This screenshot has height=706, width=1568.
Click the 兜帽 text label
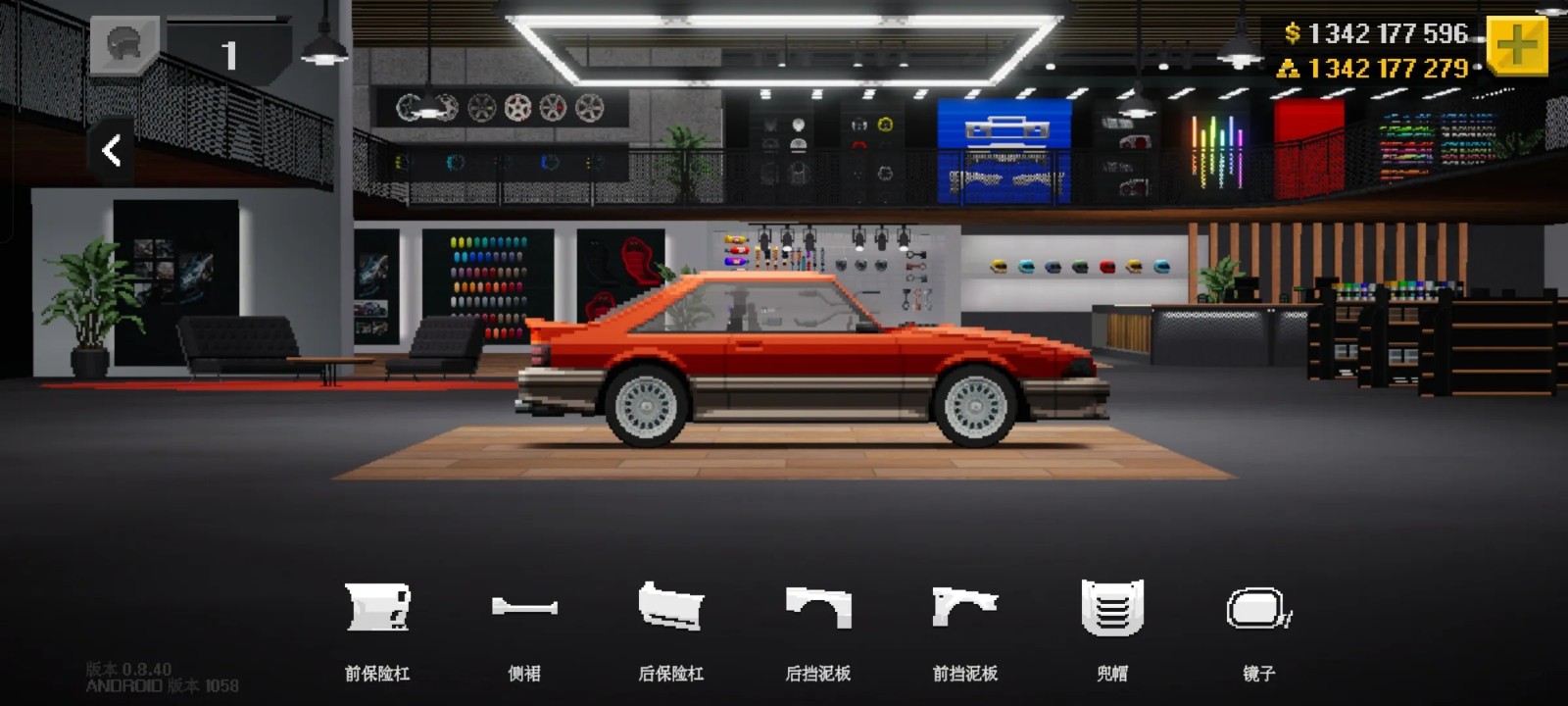1113,674
